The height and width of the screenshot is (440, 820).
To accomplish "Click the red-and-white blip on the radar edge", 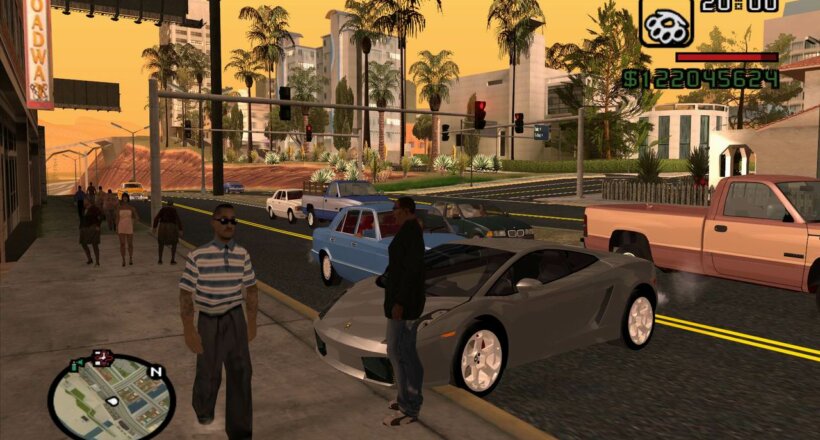I will [x=101, y=357].
